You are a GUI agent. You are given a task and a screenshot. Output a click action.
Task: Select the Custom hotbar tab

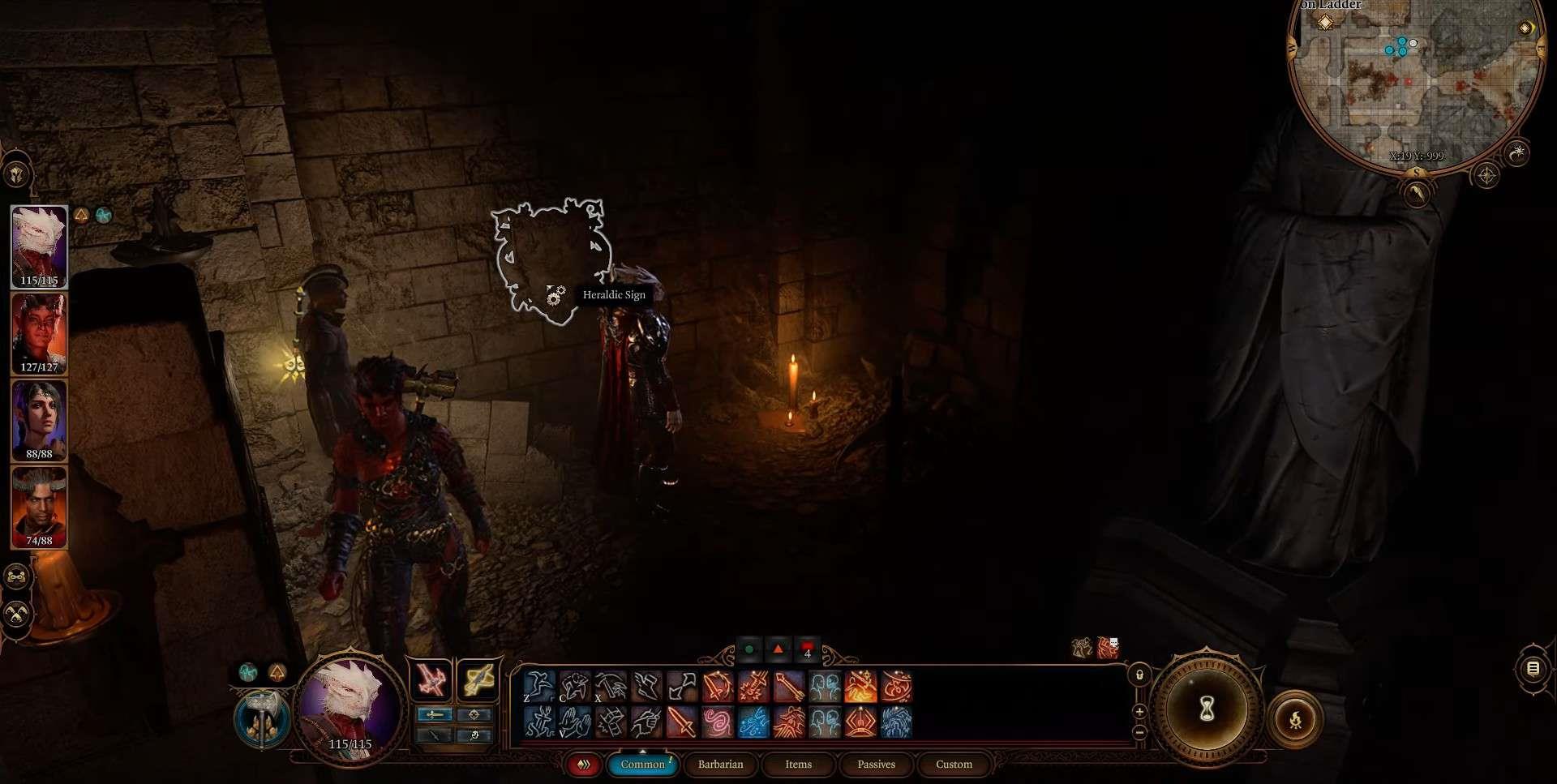pyautogui.click(x=954, y=764)
